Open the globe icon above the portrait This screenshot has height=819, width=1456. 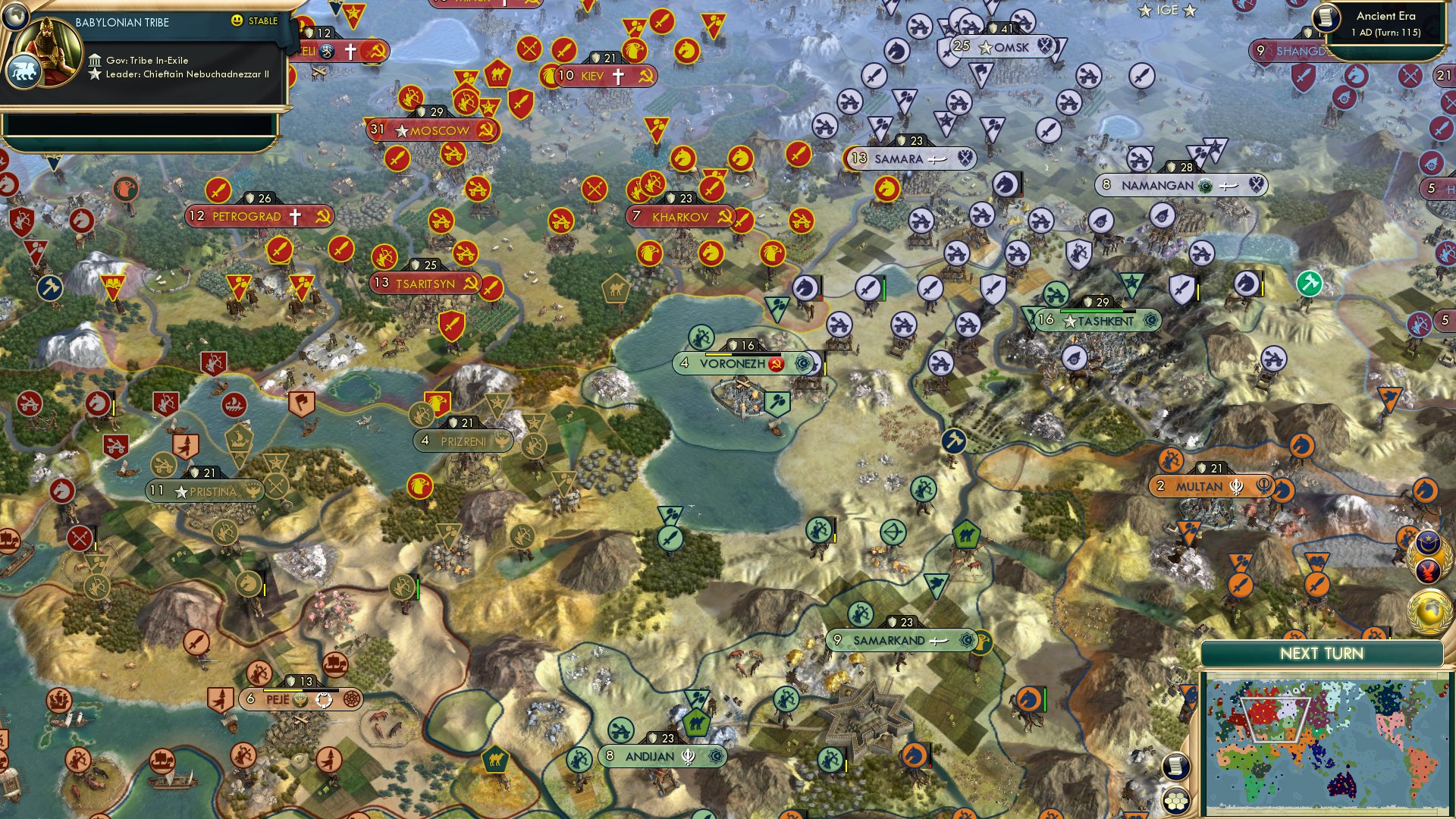tap(14, 14)
